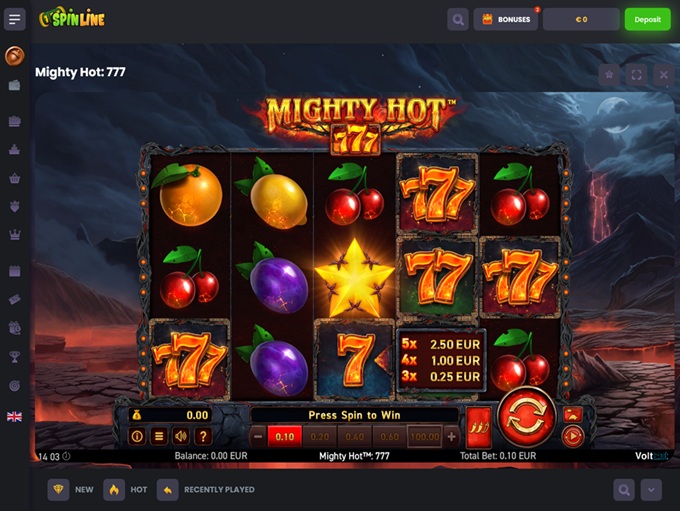This screenshot has height=511, width=680.
Task: Toggle the game sound speaker icon
Action: tap(181, 436)
